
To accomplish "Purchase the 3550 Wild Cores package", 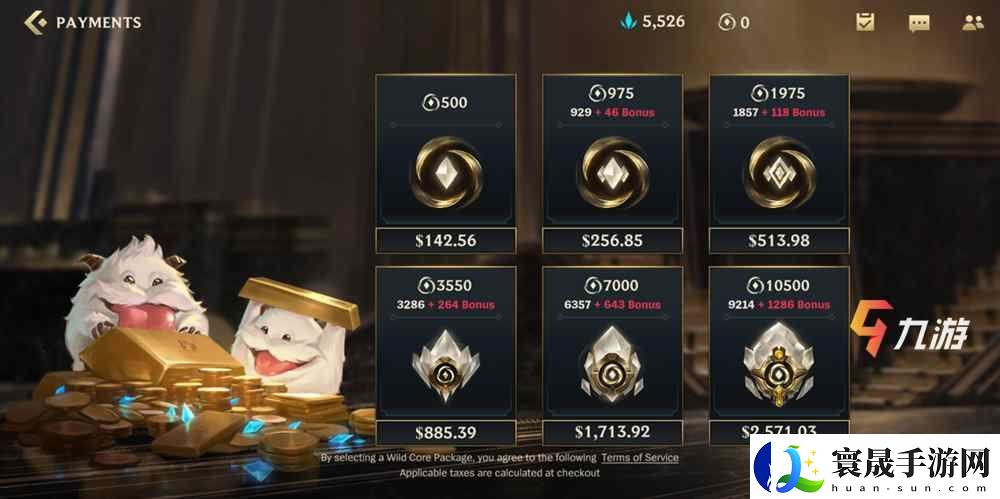I will (446, 355).
